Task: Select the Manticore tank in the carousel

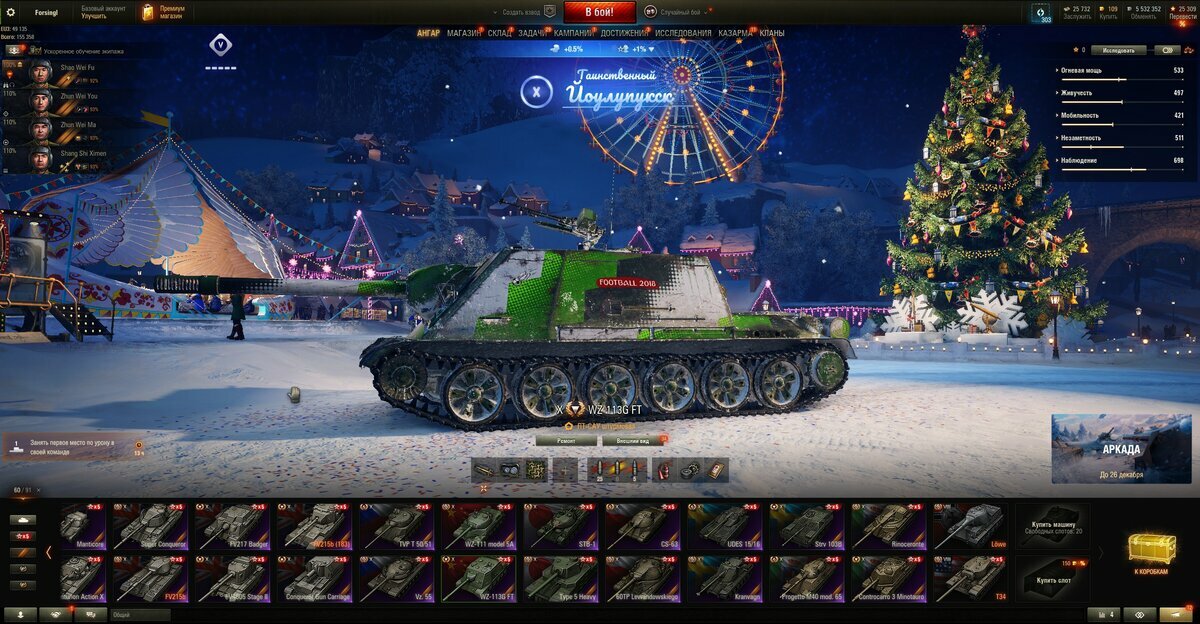Action: [82, 526]
